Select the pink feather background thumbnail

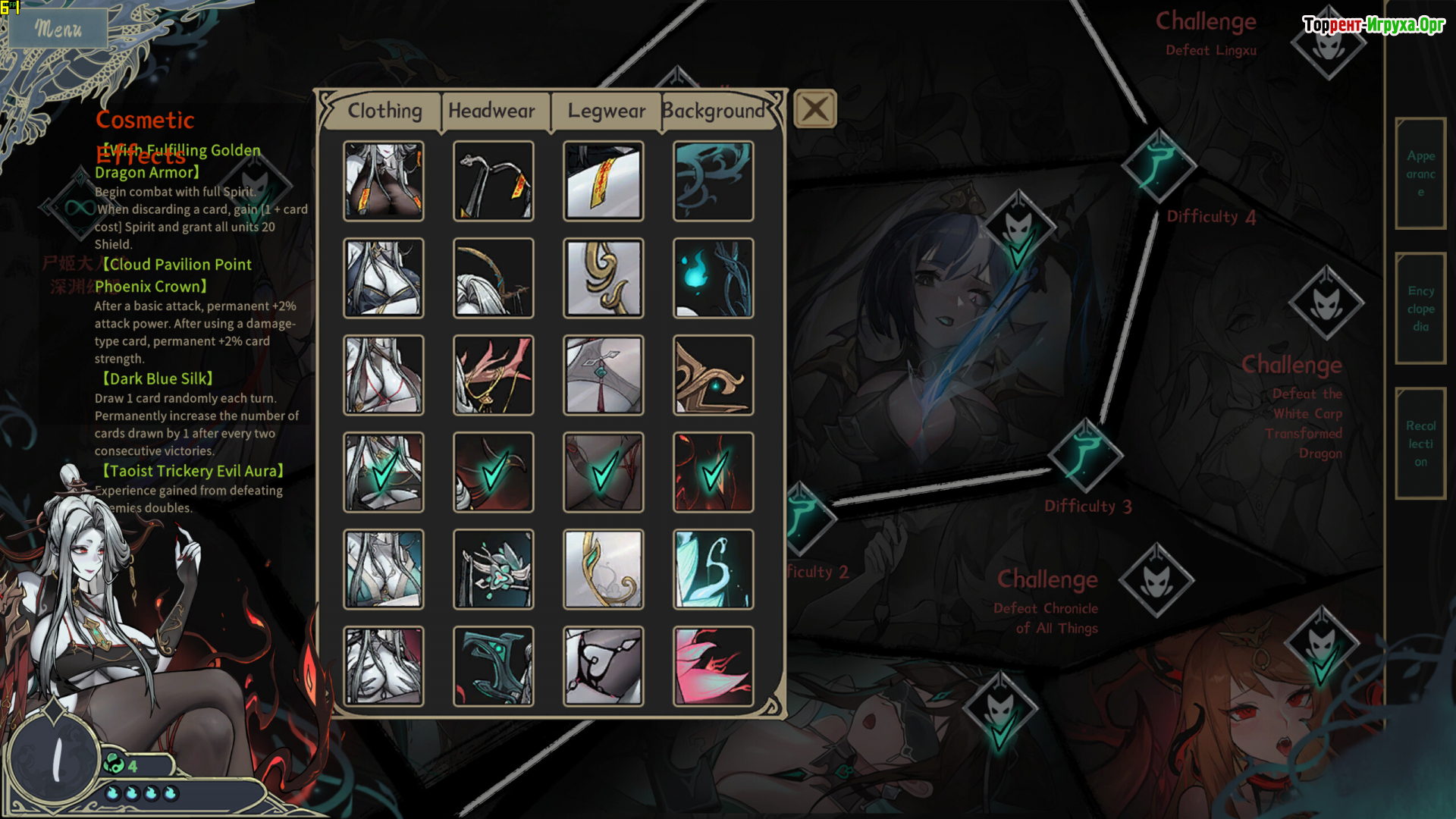pos(713,666)
